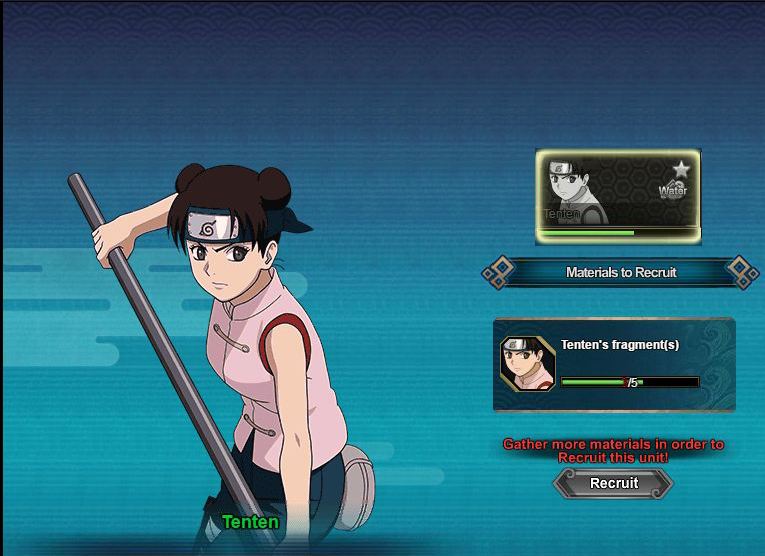The height and width of the screenshot is (556, 765).
Task: Click the Recruit button
Action: [613, 483]
